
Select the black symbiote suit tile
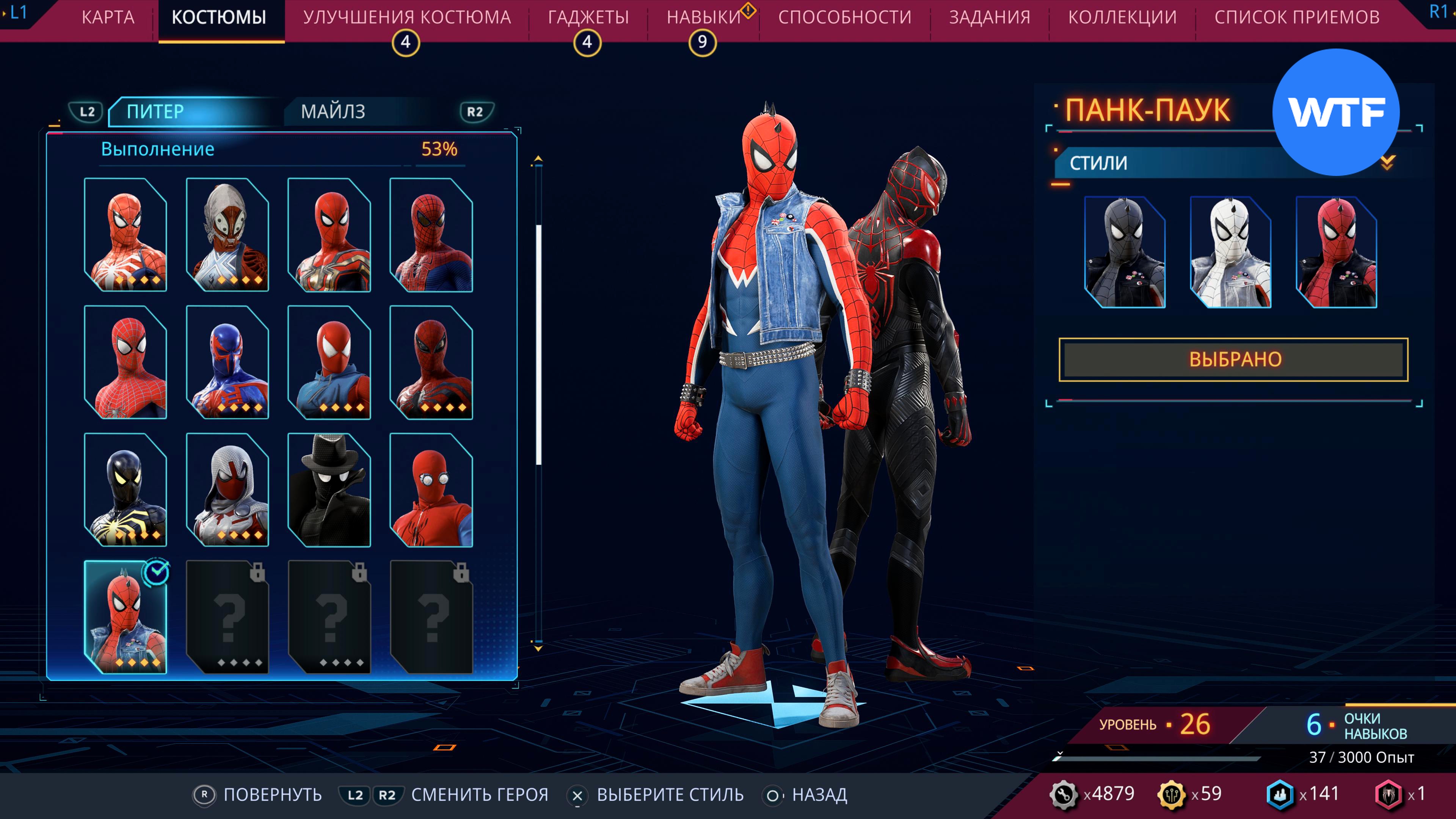point(126,490)
